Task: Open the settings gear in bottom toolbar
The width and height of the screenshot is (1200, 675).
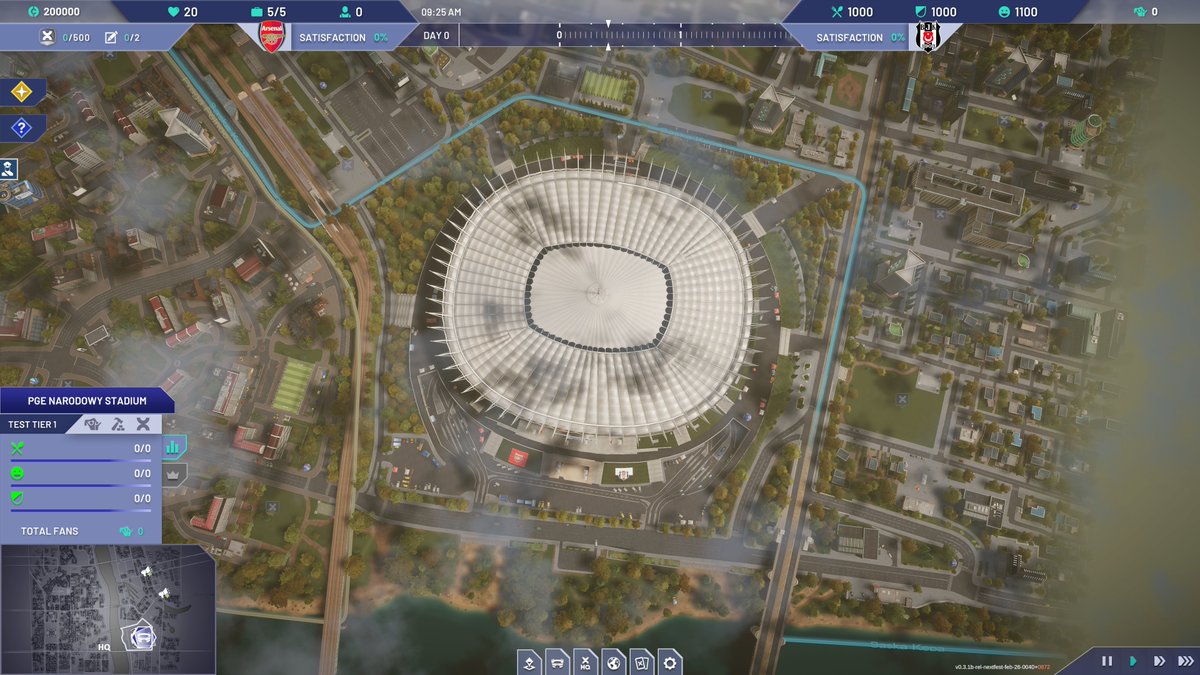Action: (x=670, y=662)
